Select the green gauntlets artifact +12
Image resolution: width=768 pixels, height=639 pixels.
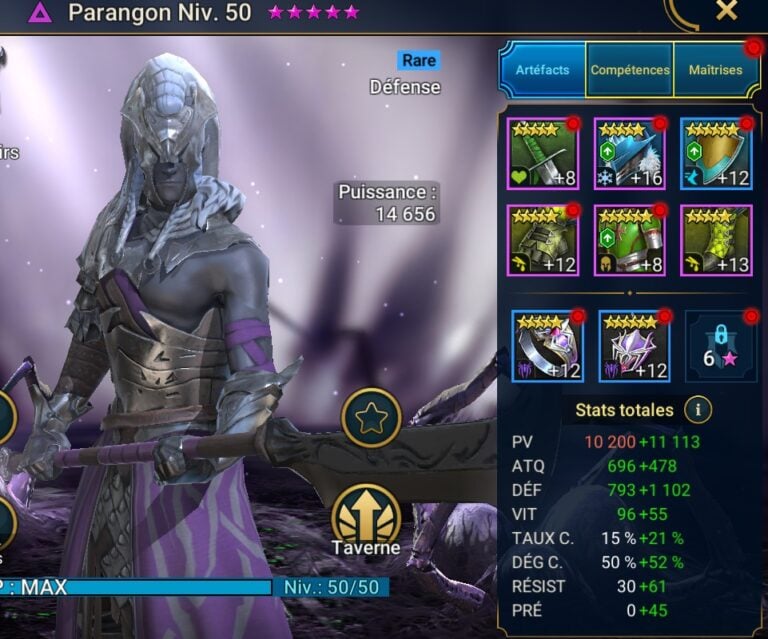(x=543, y=240)
